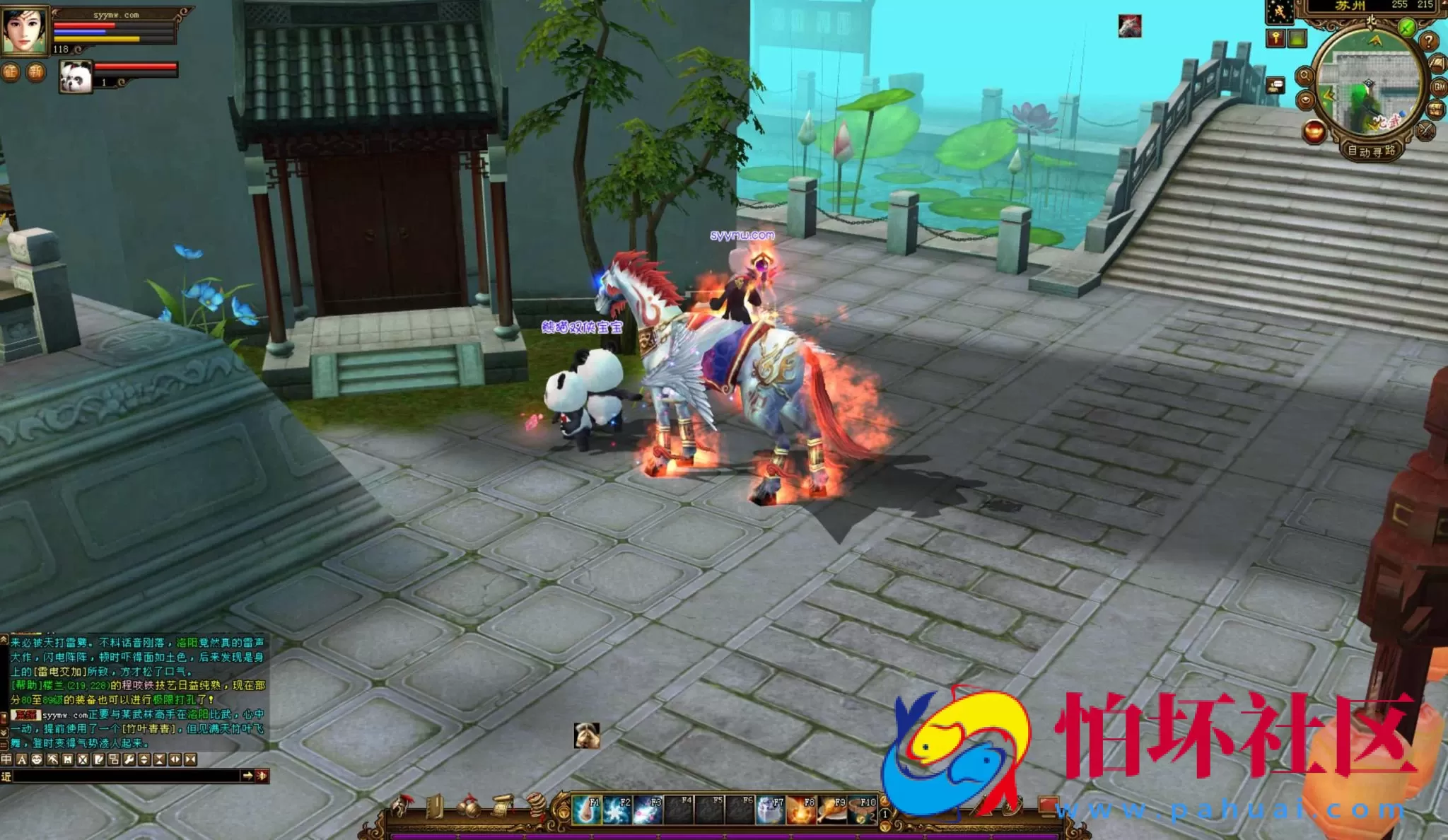
Task: Open the chat channel selector labeled 近
Action: (x=6, y=777)
